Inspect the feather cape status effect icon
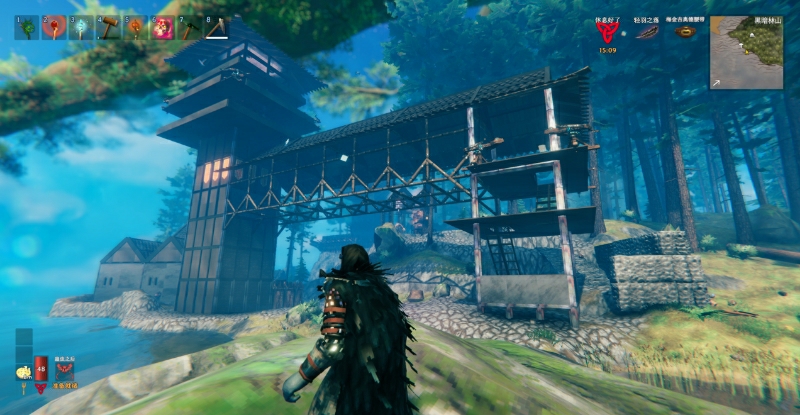Screen dimensions: 800x415 647,32
